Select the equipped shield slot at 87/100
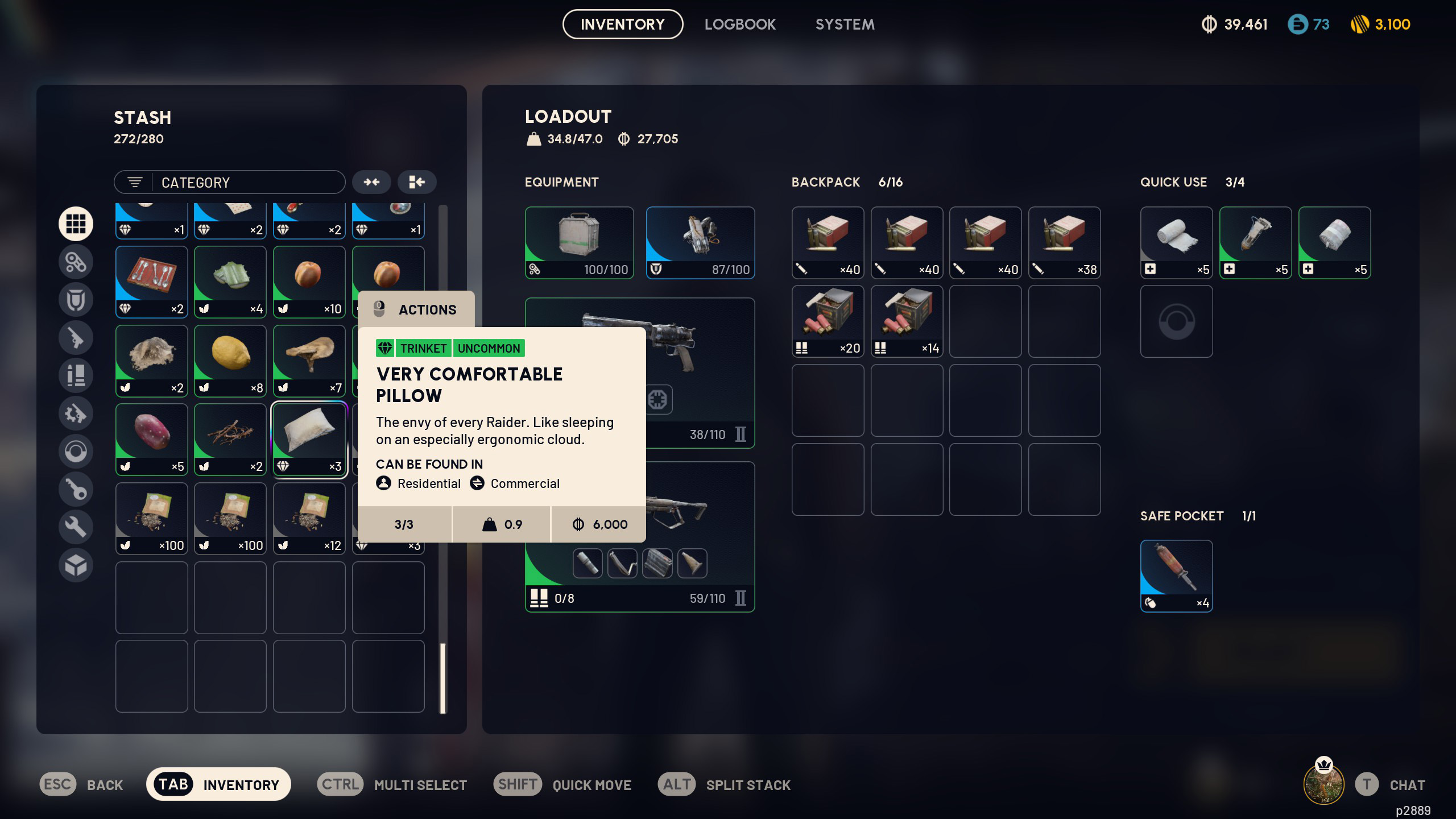 point(700,243)
